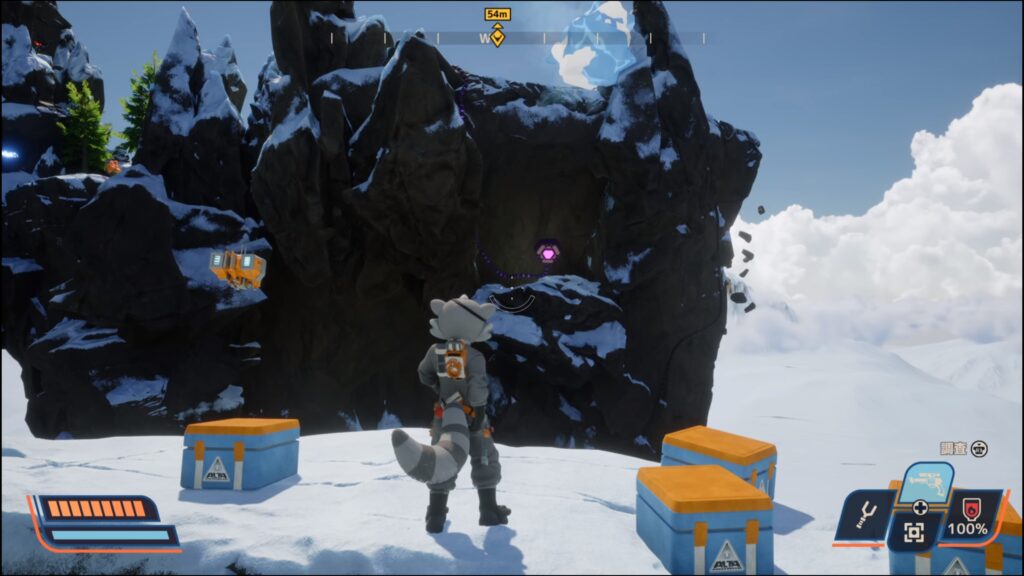This screenshot has height=576, width=1024.
Task: Choose the blaster pistol weapon slot
Action: tap(925, 482)
